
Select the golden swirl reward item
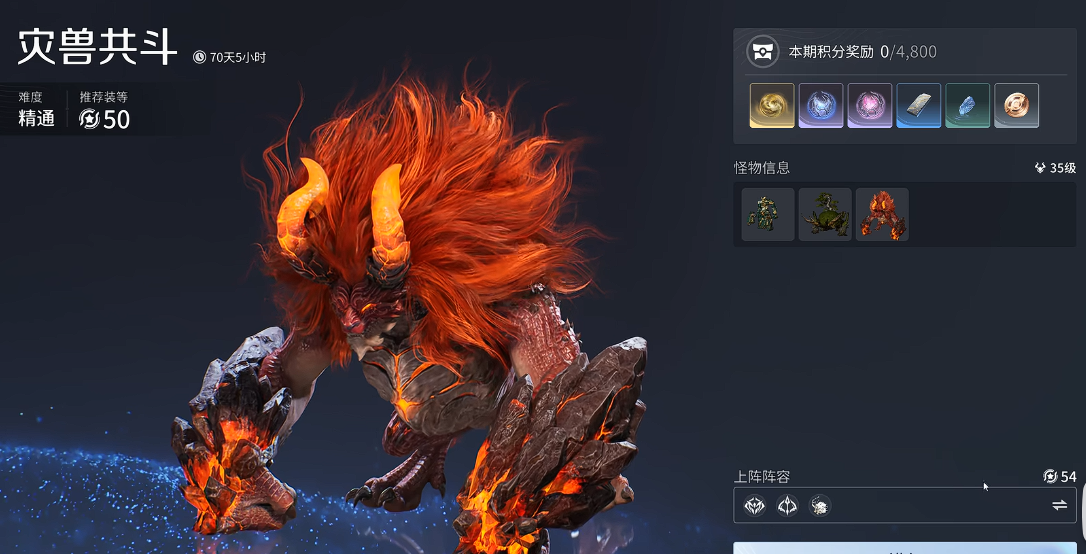click(x=772, y=105)
